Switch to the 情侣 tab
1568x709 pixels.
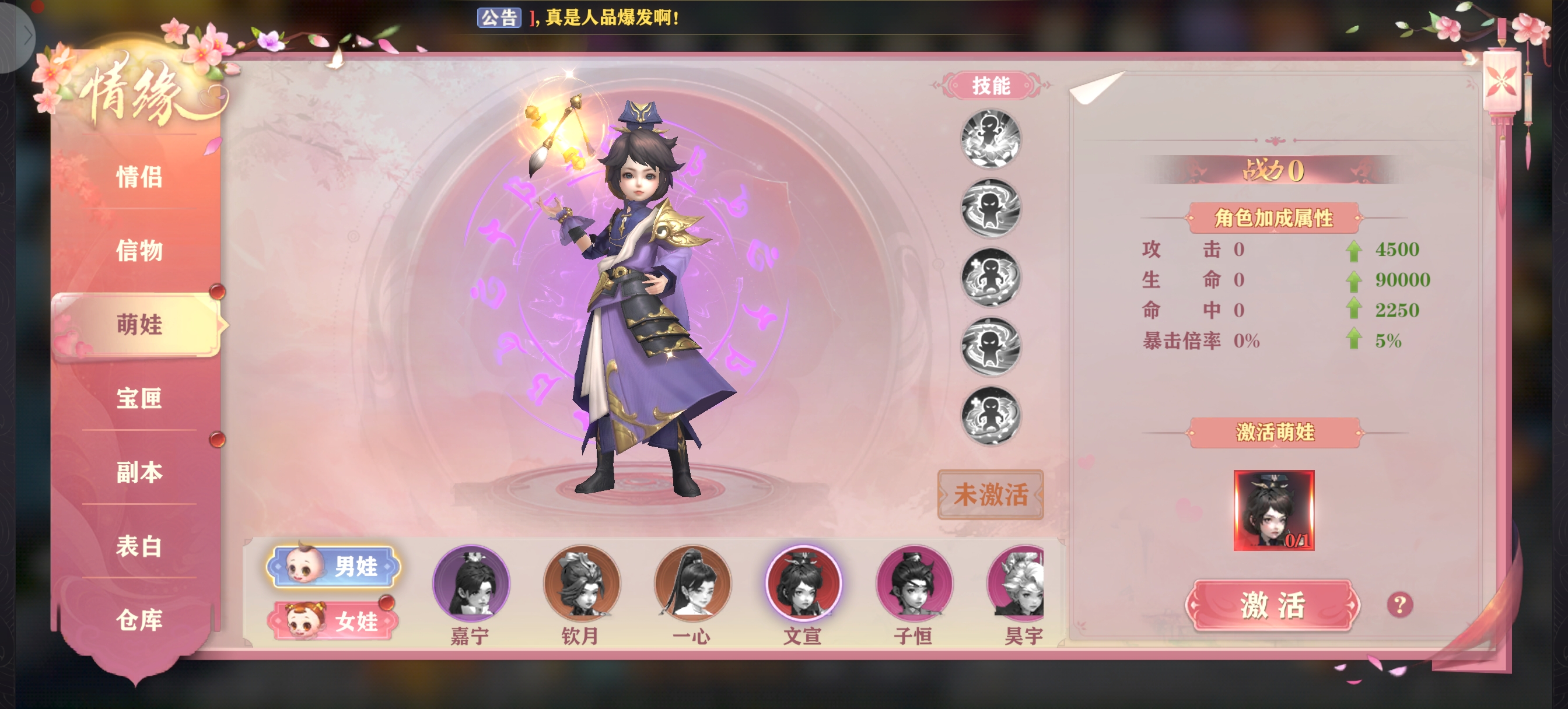pos(139,177)
